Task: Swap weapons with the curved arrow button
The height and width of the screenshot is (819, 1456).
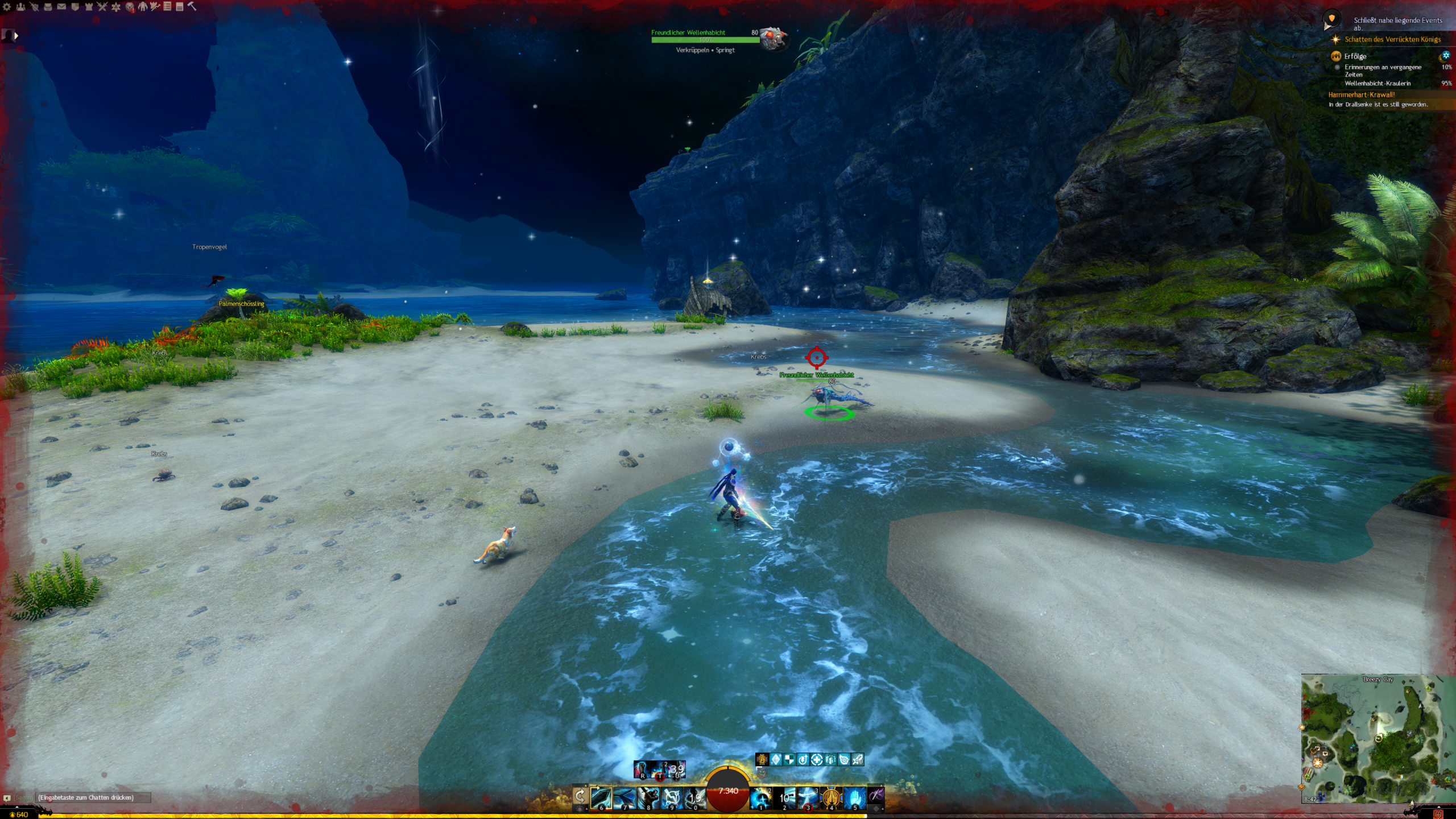Action: coord(580,796)
